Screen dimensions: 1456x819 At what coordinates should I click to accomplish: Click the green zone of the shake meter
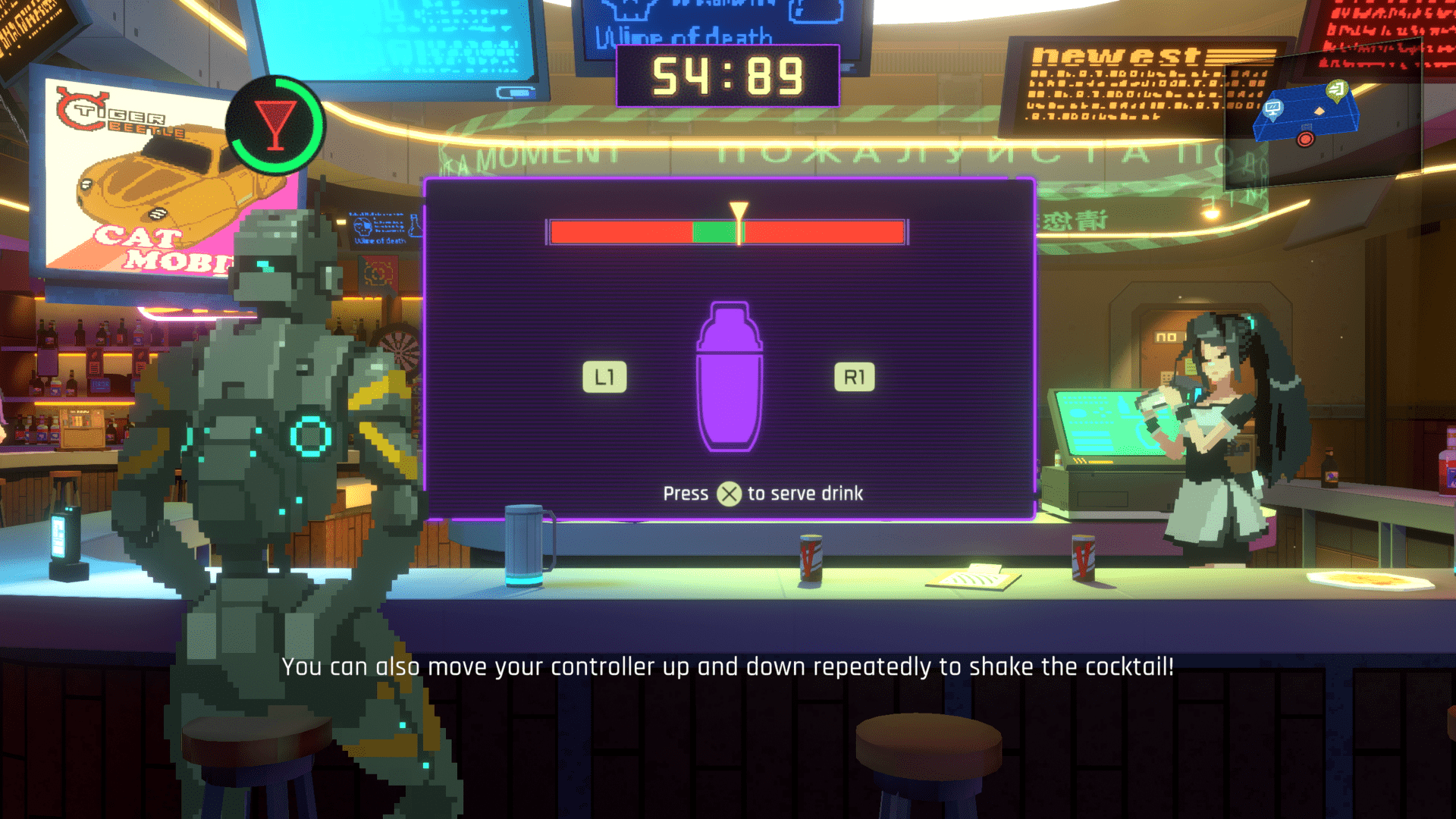click(x=713, y=232)
